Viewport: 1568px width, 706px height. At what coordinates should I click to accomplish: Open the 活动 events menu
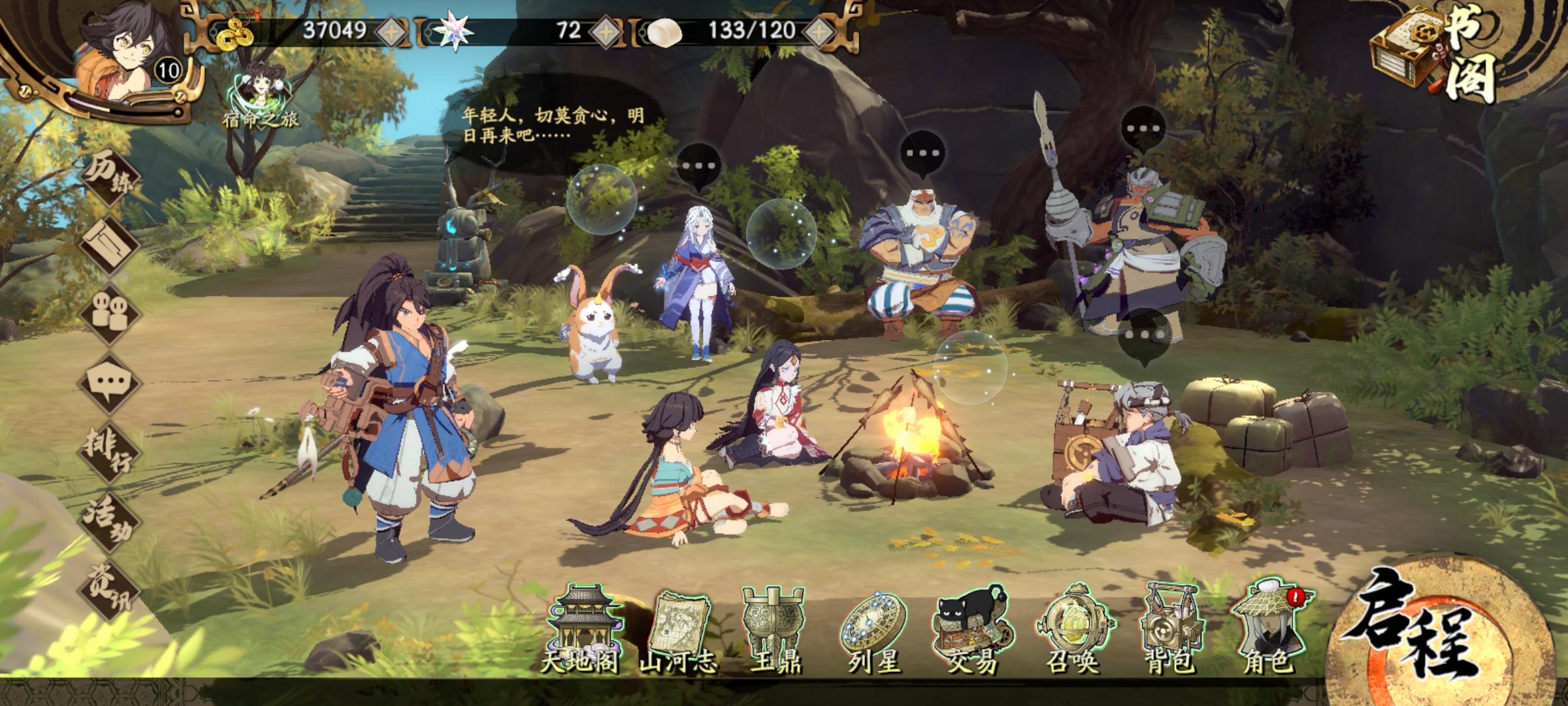(110, 520)
